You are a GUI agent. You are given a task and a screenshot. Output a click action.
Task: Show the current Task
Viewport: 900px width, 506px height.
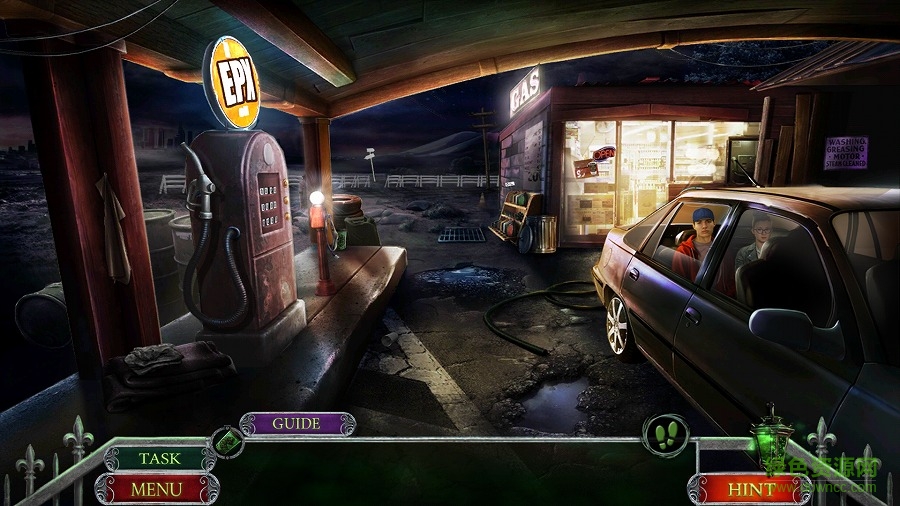(160, 459)
